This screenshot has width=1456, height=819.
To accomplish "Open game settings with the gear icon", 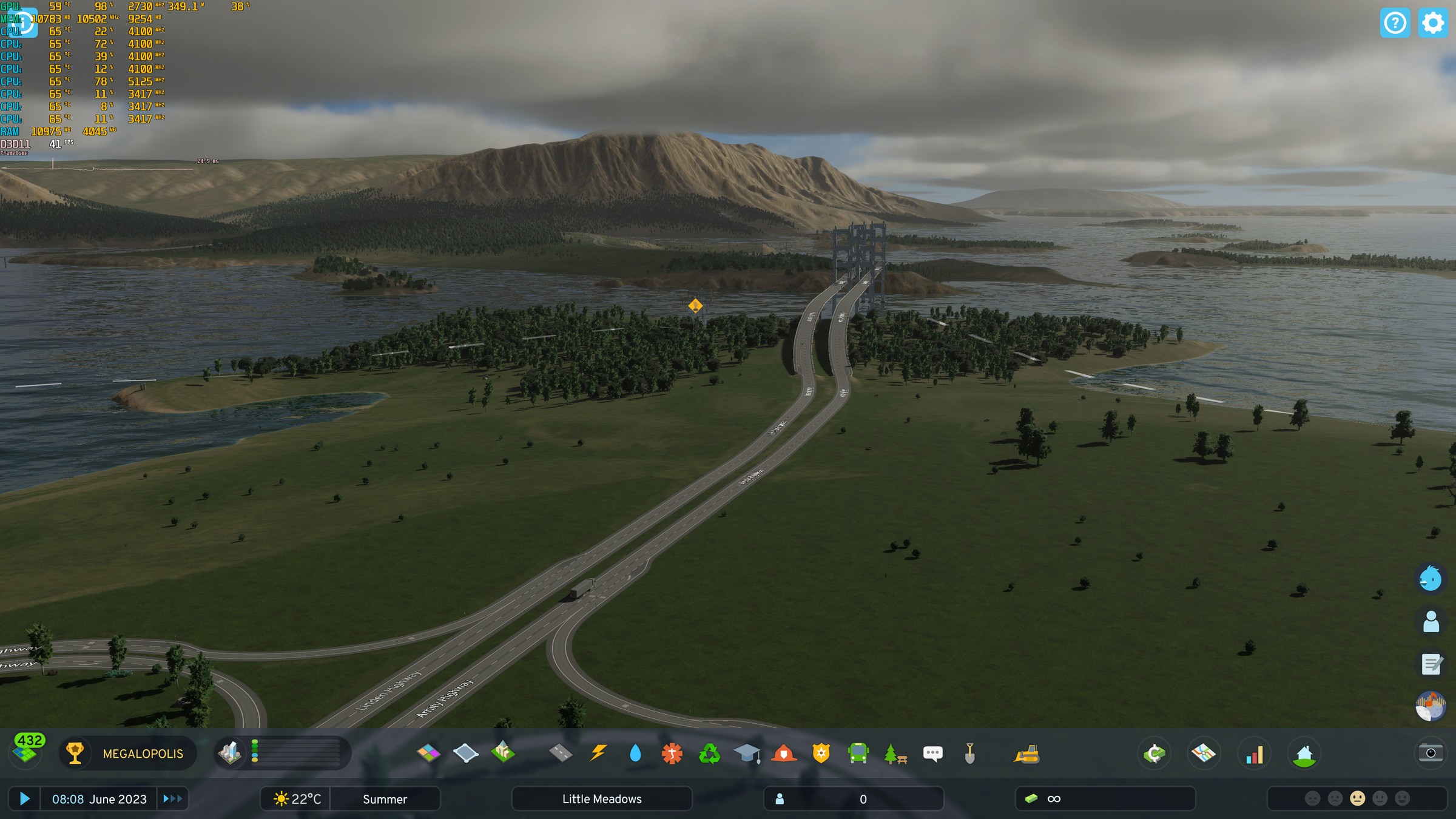I will tap(1433, 22).
